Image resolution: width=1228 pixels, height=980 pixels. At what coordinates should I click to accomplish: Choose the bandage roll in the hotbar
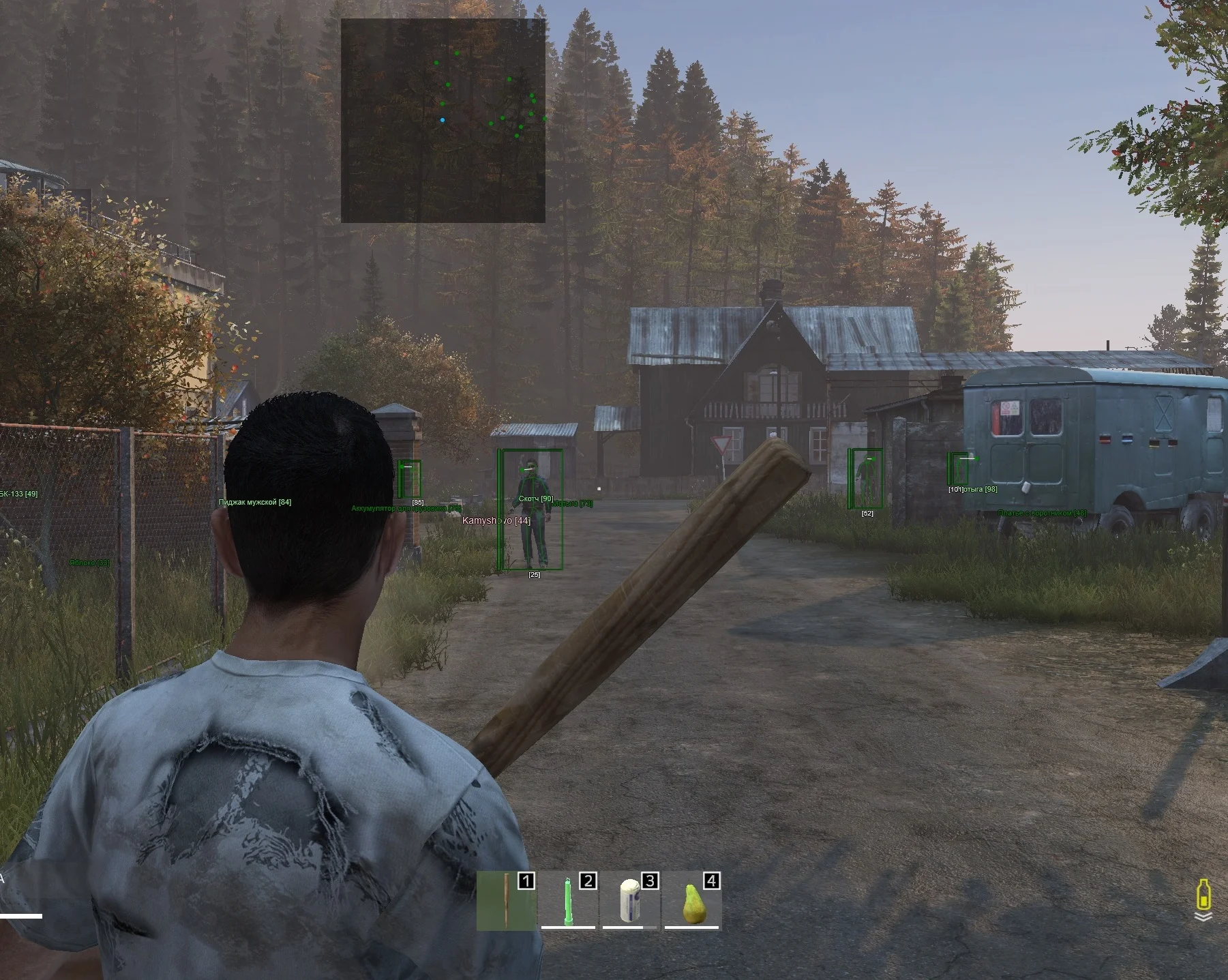(x=630, y=901)
